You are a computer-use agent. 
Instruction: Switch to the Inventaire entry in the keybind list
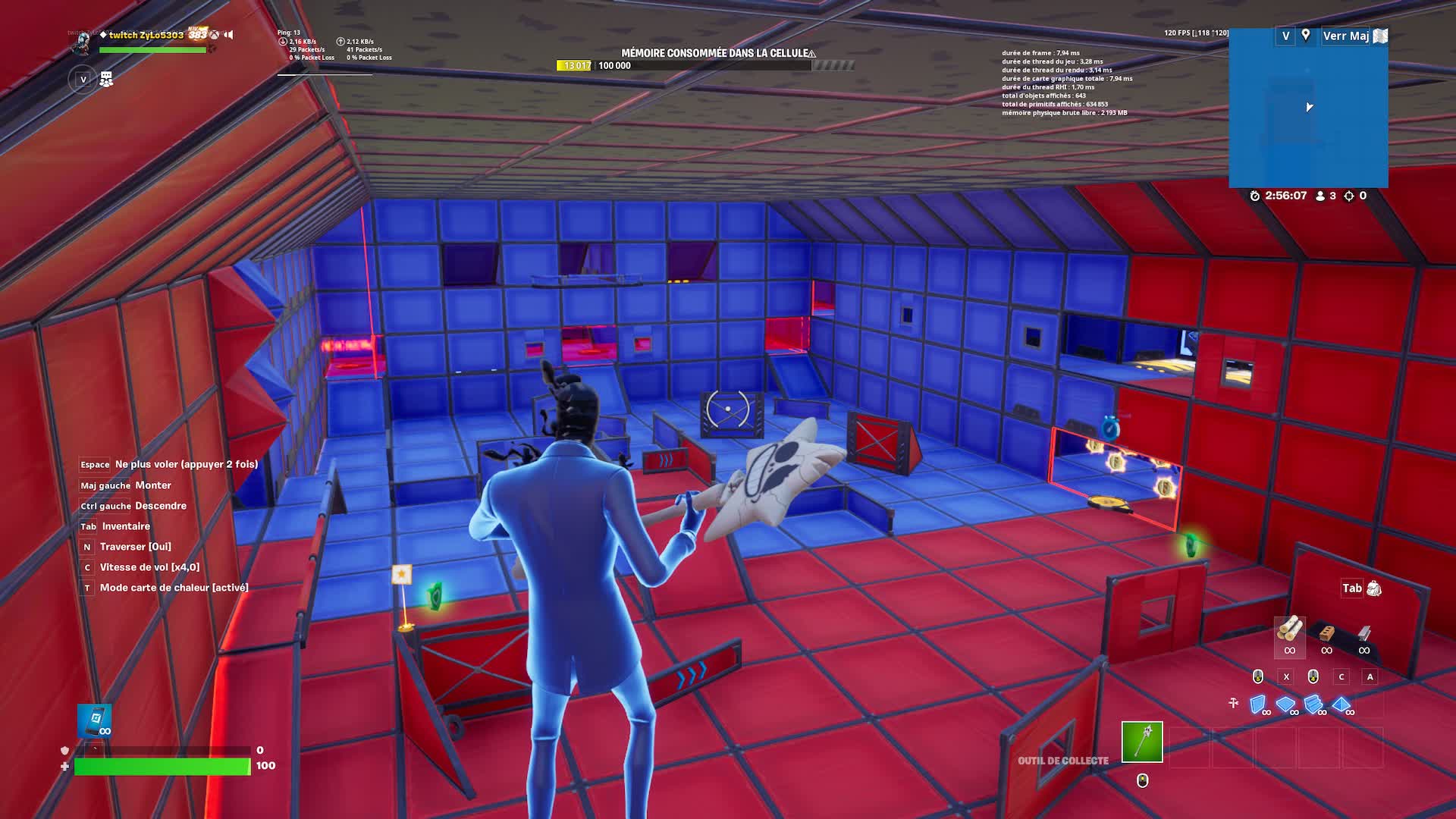pyautogui.click(x=124, y=526)
